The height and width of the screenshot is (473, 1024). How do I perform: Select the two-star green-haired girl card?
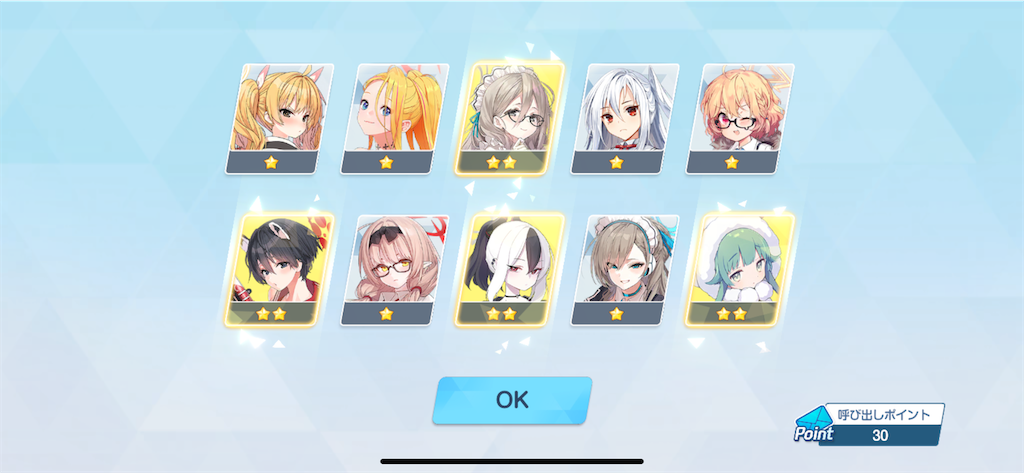pyautogui.click(x=739, y=268)
